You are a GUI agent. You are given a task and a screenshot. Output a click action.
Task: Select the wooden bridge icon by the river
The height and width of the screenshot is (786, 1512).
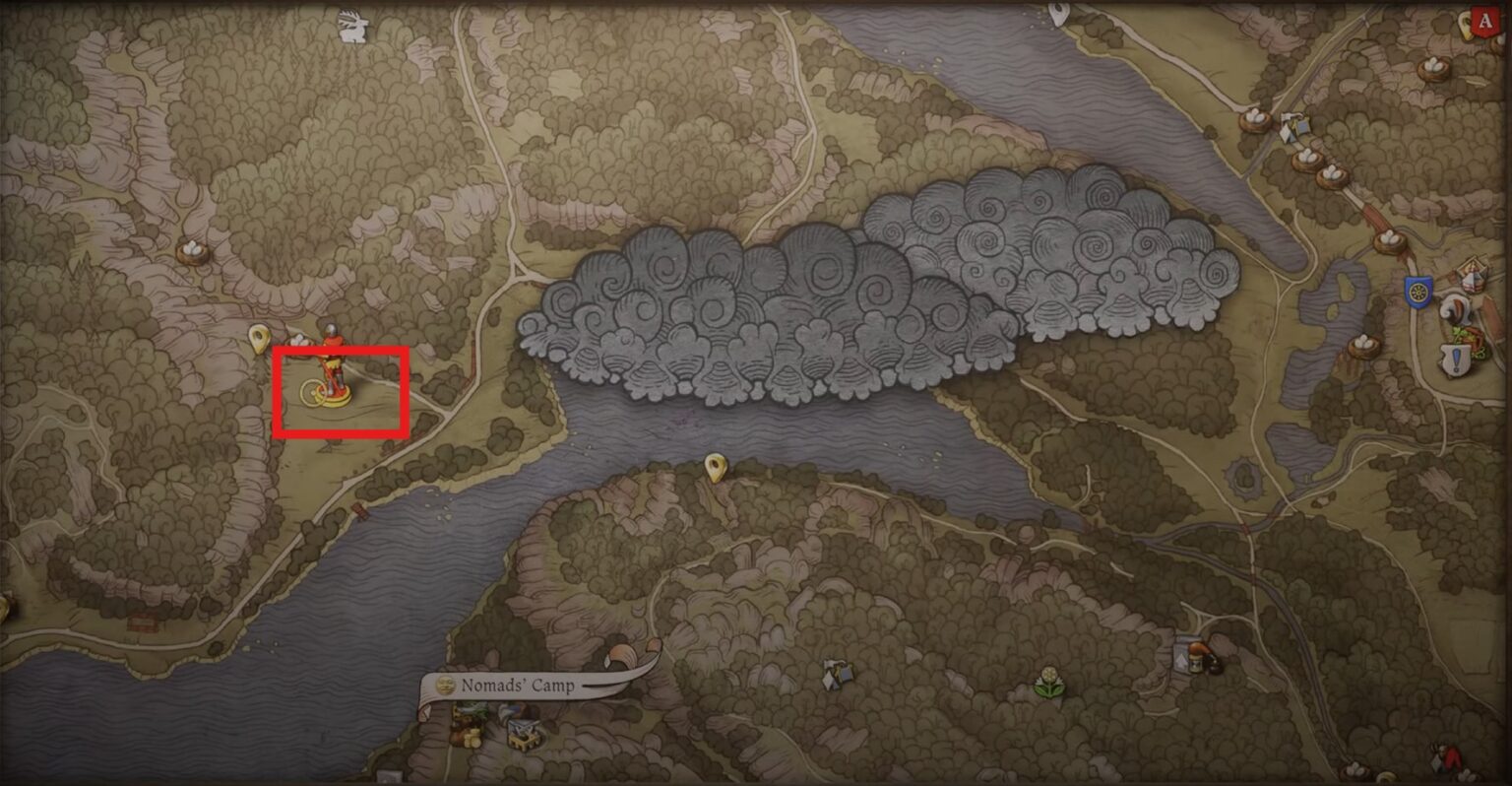[359, 509]
